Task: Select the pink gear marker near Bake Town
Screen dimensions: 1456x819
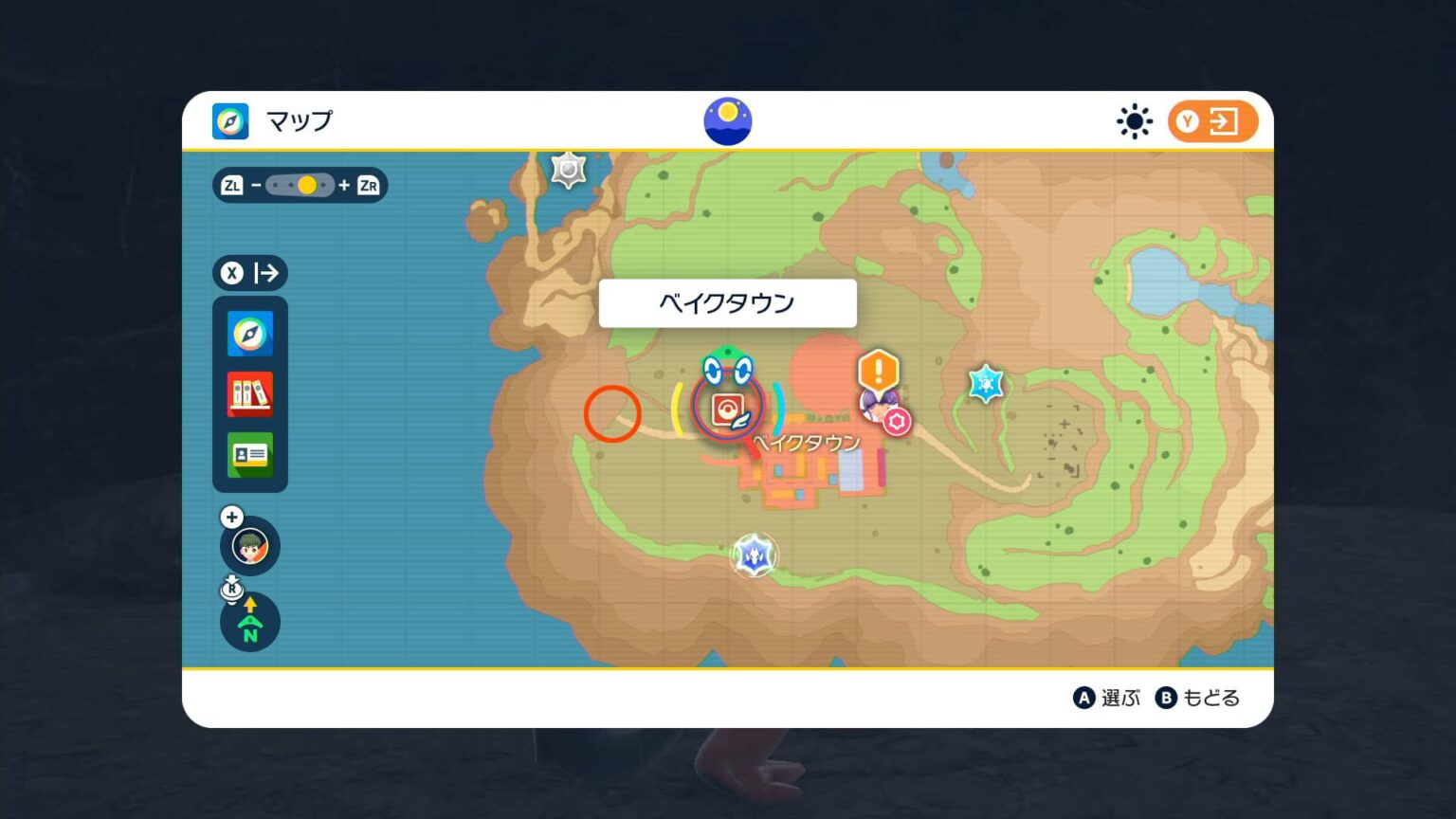Action: pos(897,422)
